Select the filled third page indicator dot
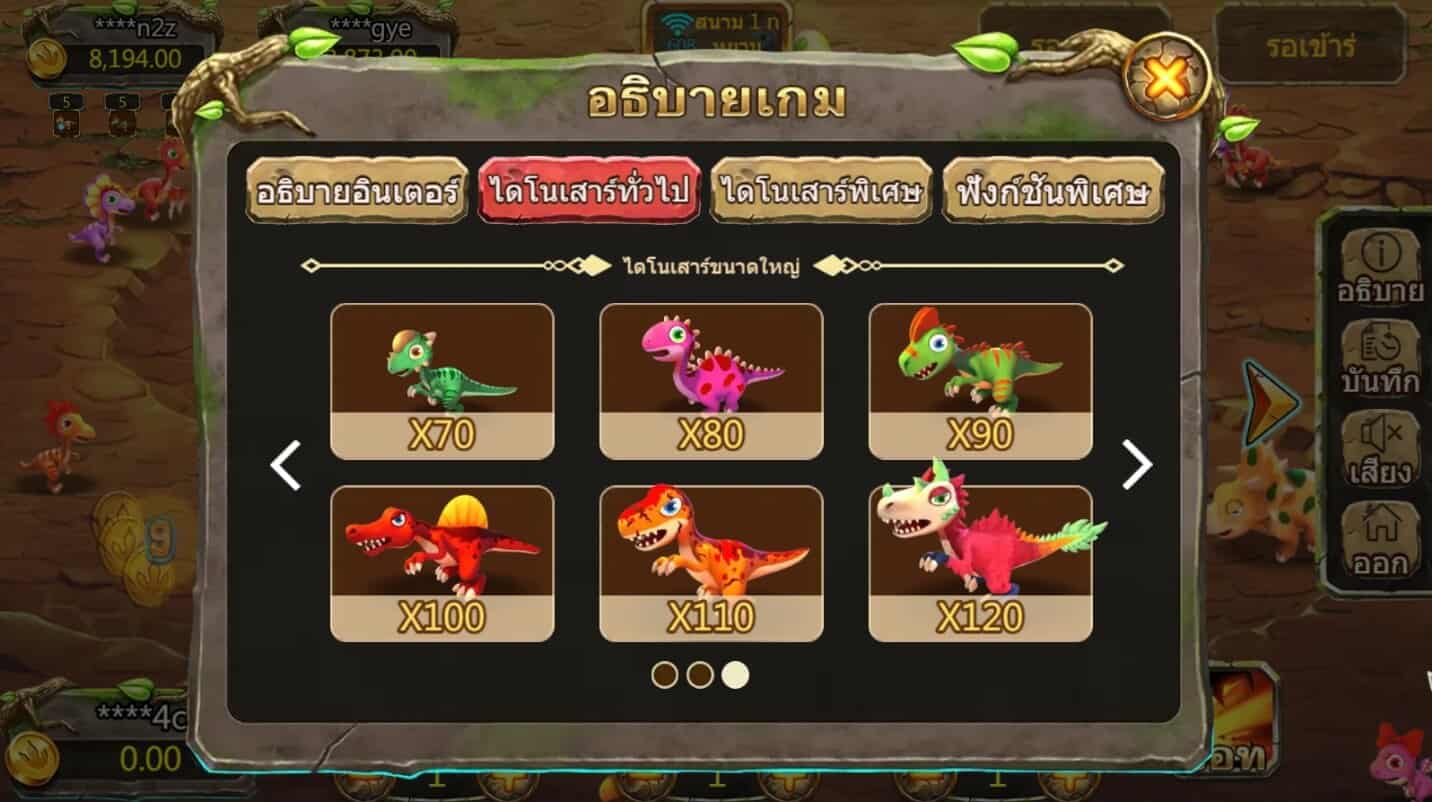Image resolution: width=1432 pixels, height=802 pixels. (x=737, y=675)
